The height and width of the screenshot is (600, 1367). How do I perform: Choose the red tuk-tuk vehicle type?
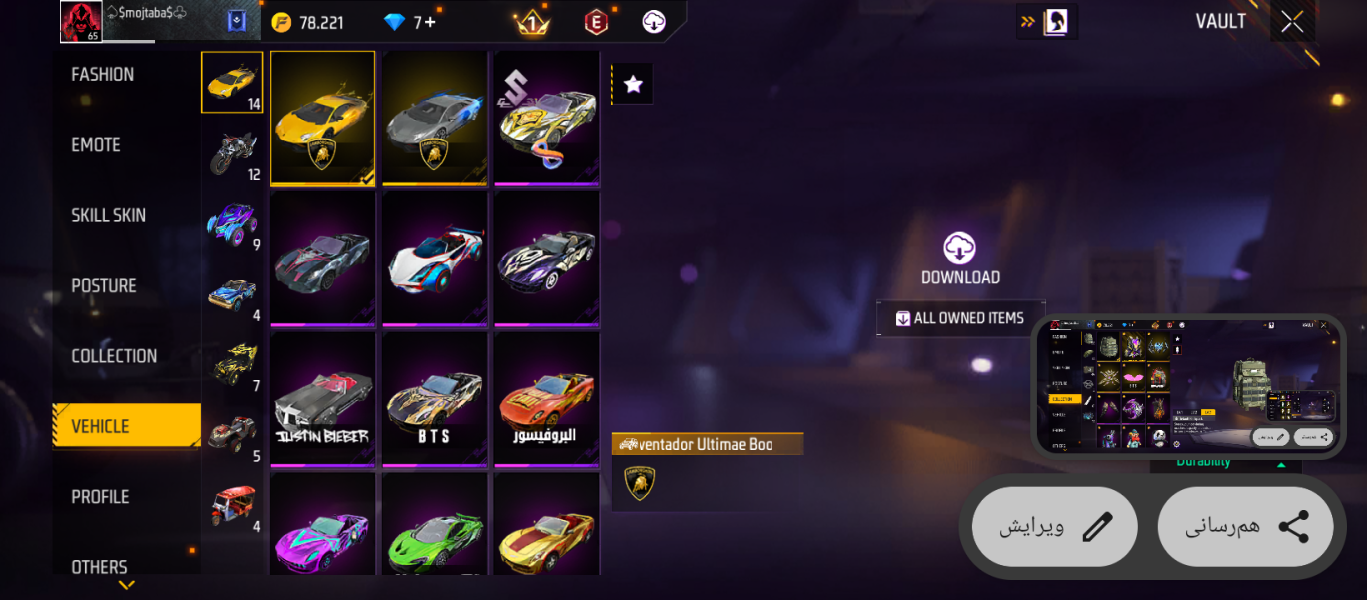[x=233, y=506]
